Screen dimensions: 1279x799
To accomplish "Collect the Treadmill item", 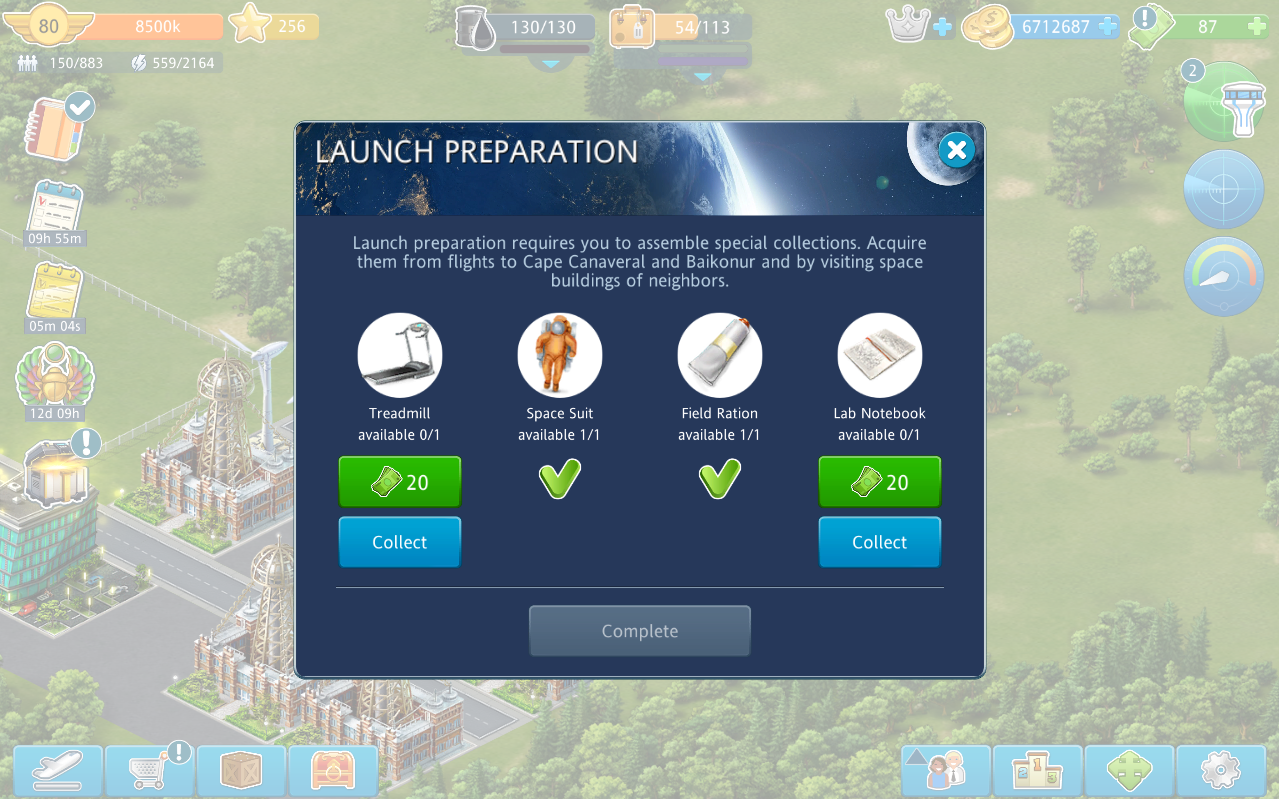I will point(399,542).
